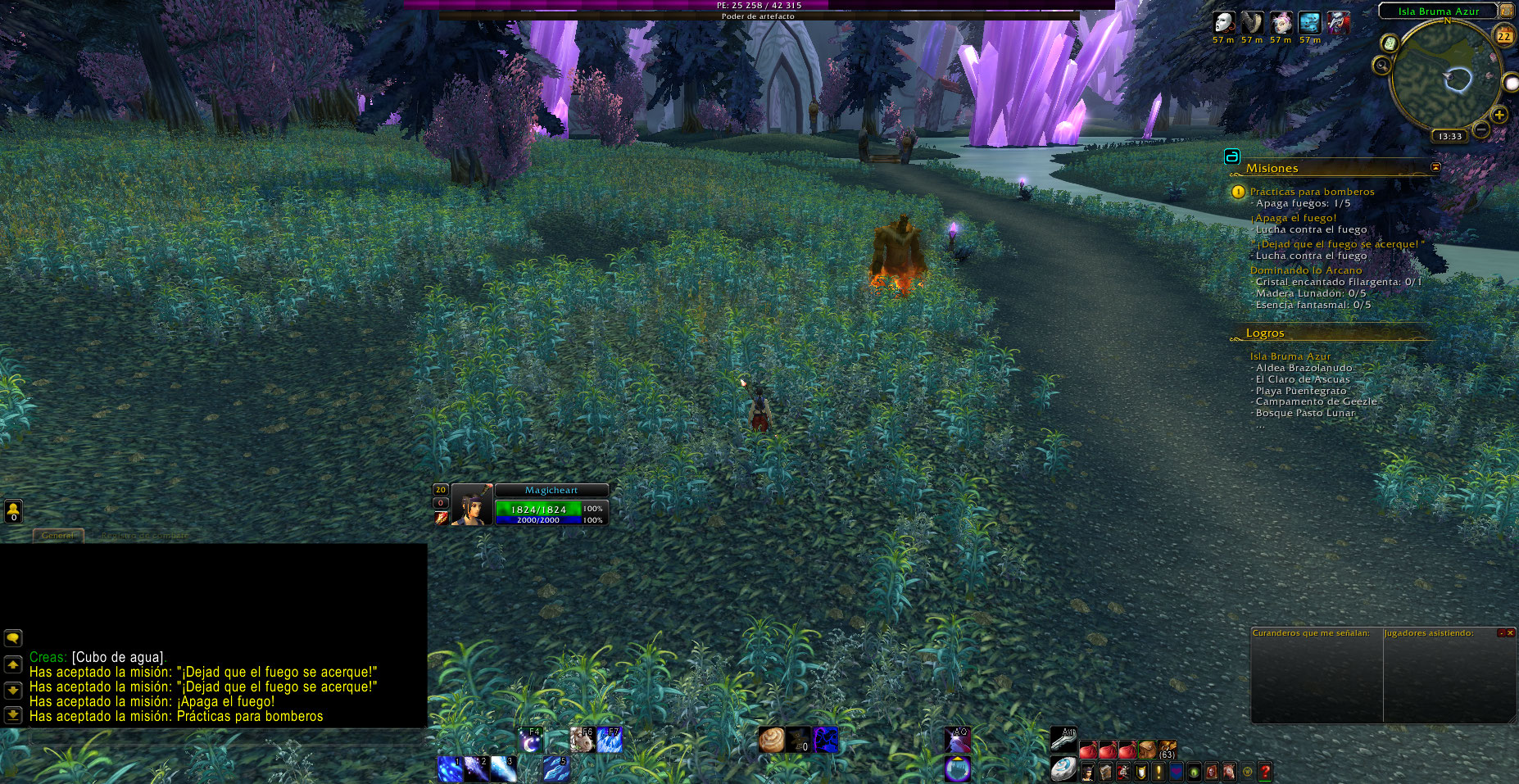
Task: Select the 'Dominando lo Arcano' quest
Action: coord(1305,270)
